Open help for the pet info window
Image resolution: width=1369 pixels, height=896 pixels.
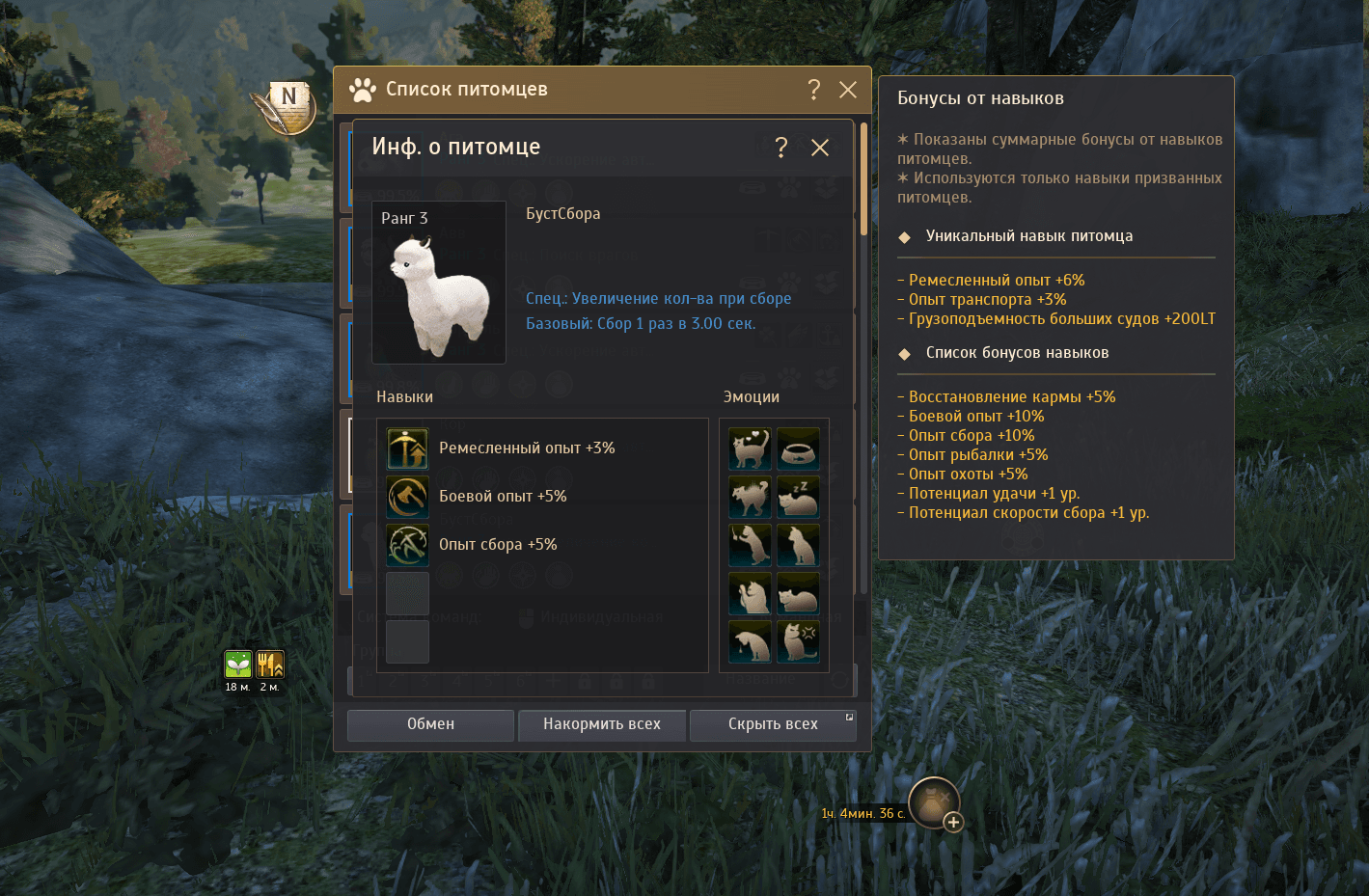point(781,148)
